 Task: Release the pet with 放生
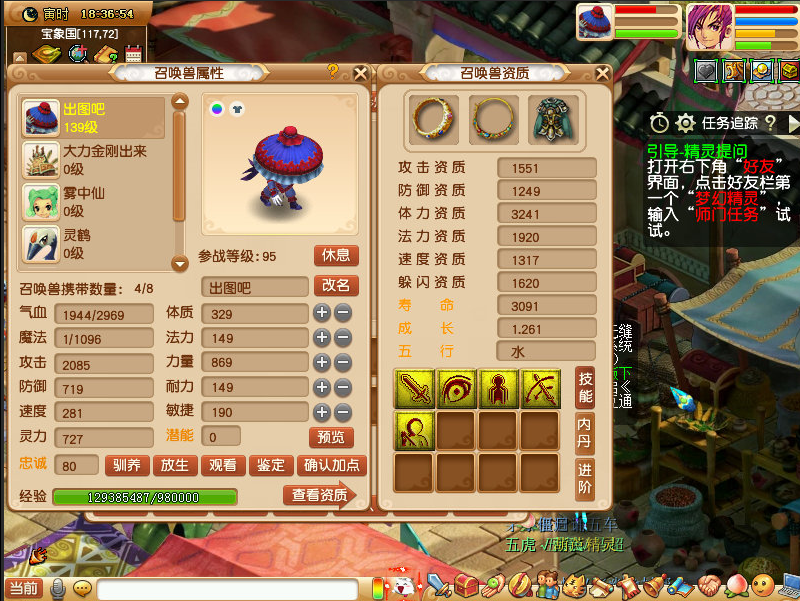(x=175, y=465)
